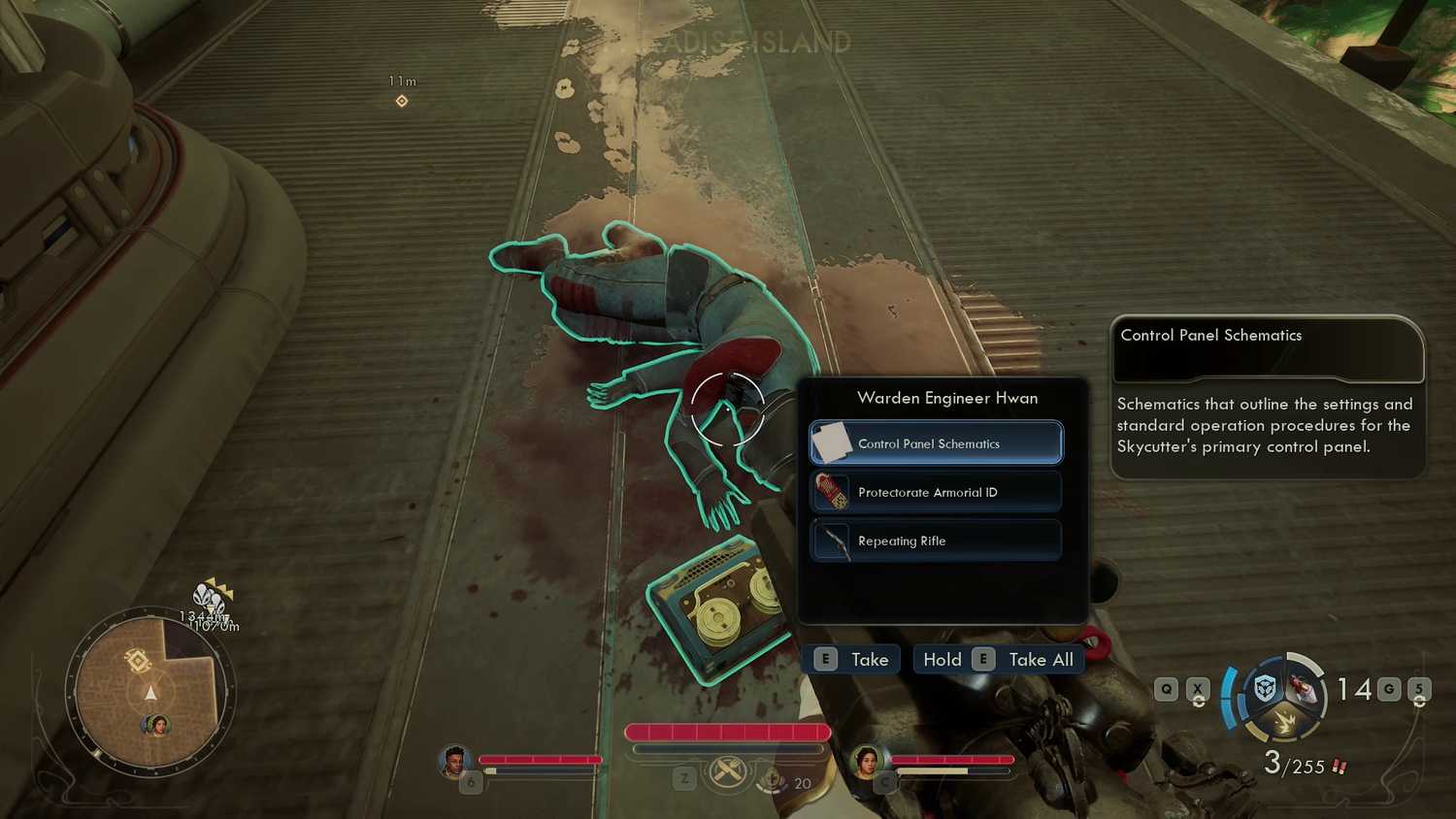Select the left companion portrait
Screen dimensions: 1456x819
(x=453, y=762)
